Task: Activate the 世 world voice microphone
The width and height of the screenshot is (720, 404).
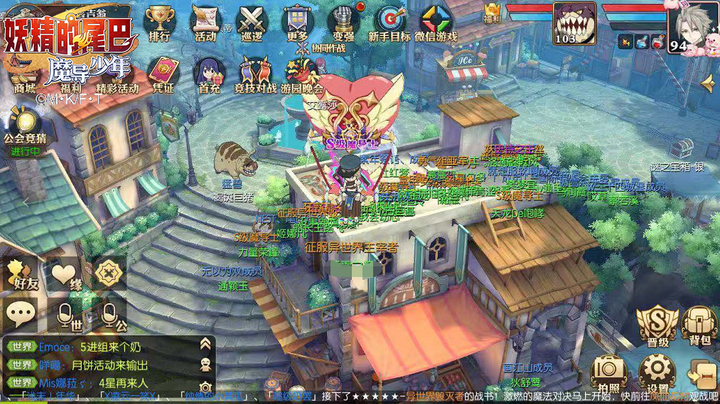Action: click(67, 316)
